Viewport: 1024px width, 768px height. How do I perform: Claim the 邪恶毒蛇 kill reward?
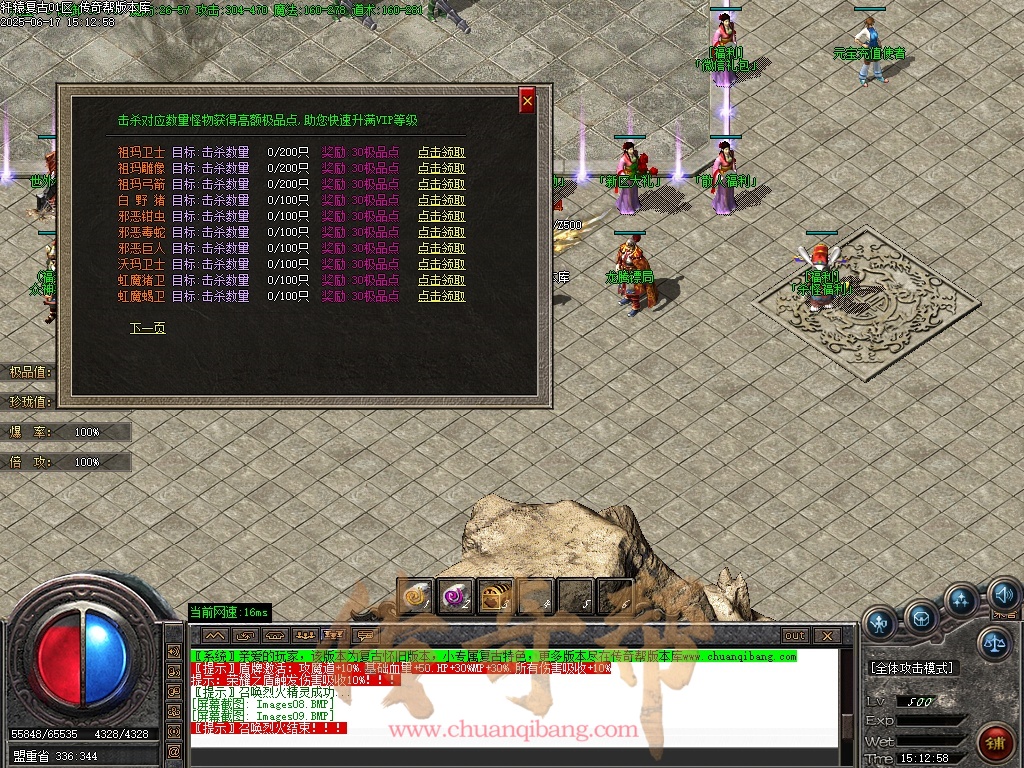click(x=441, y=233)
